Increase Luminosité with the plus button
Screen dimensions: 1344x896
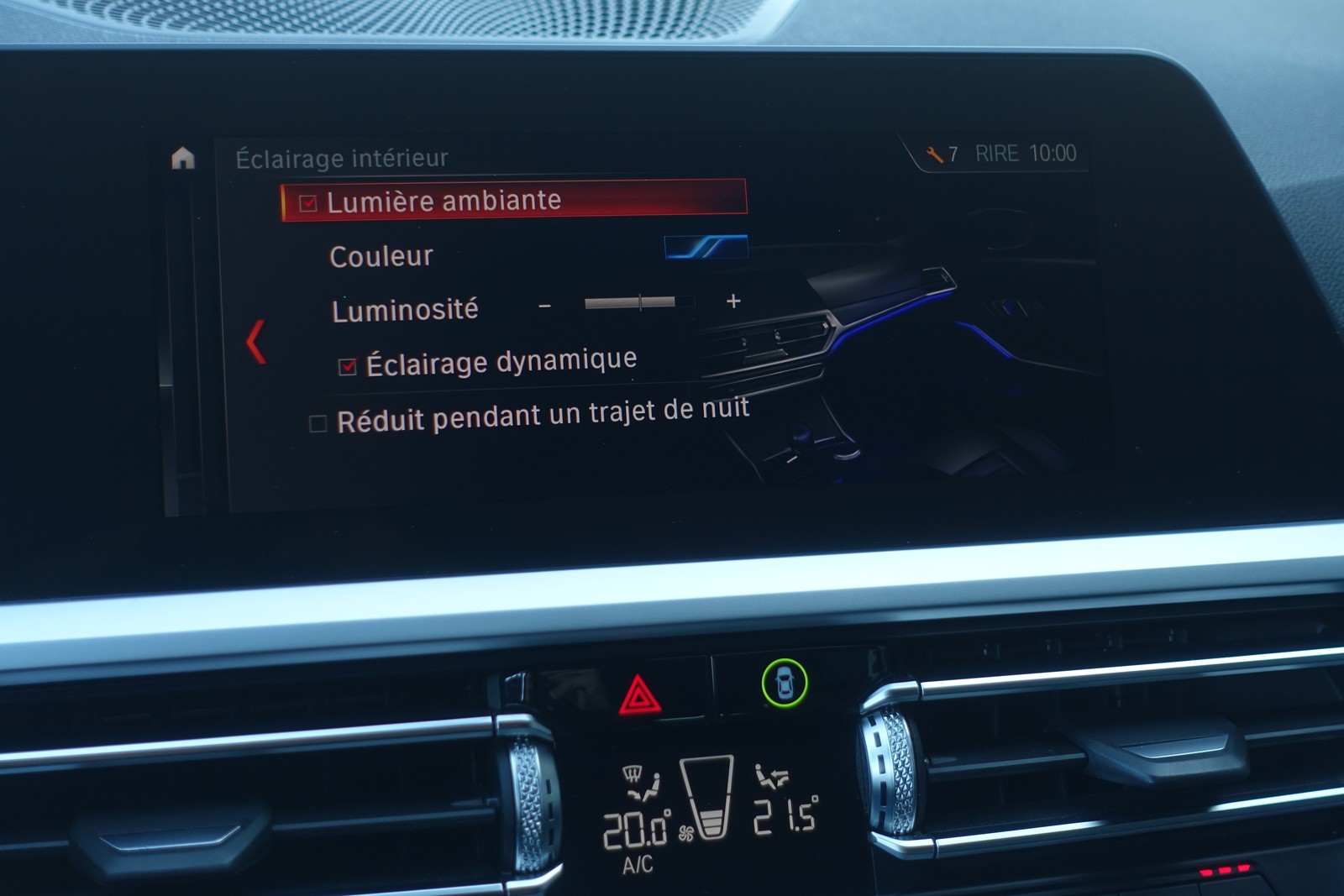(733, 301)
